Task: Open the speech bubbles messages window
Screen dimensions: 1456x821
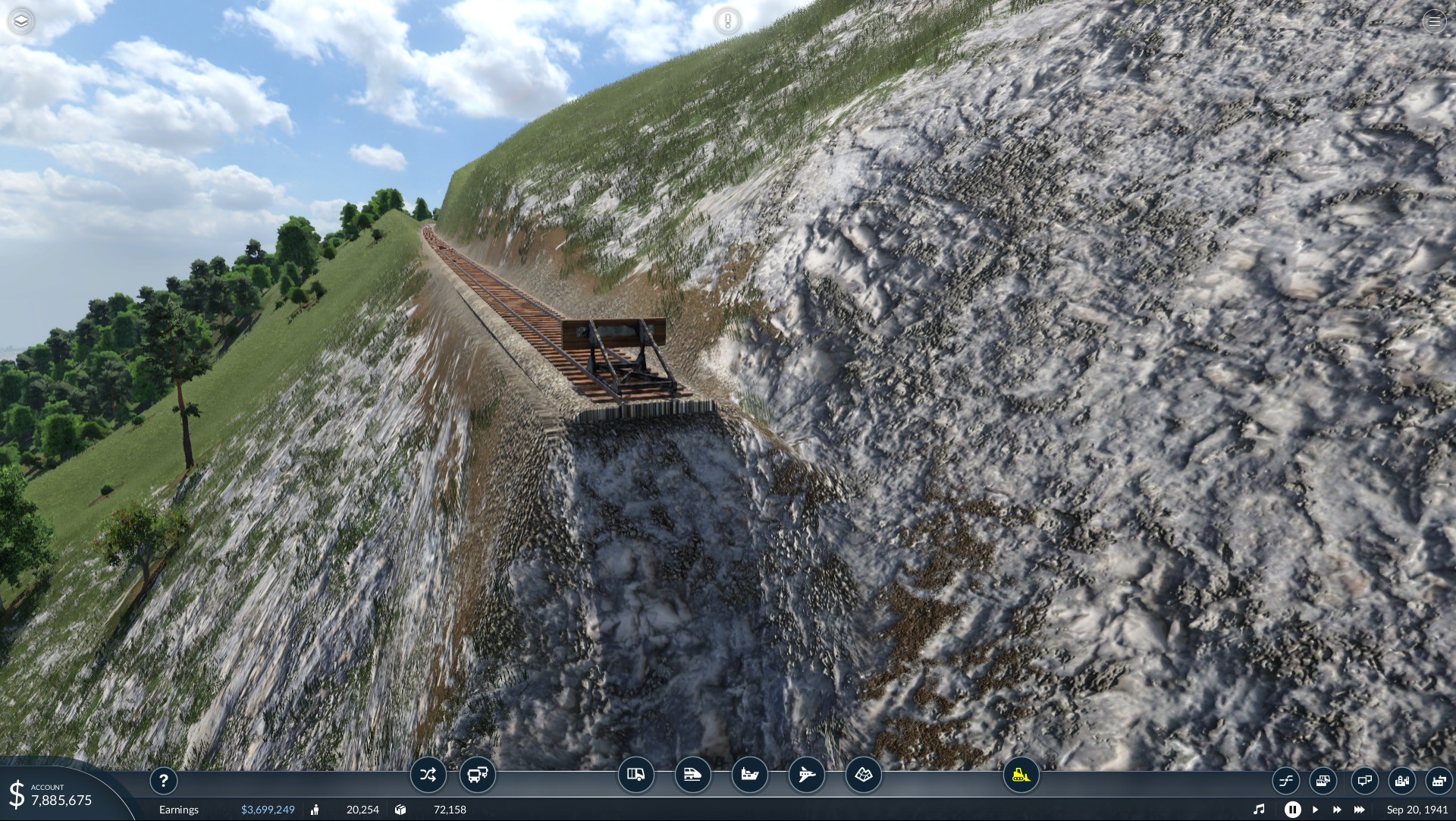Action: (x=1364, y=780)
